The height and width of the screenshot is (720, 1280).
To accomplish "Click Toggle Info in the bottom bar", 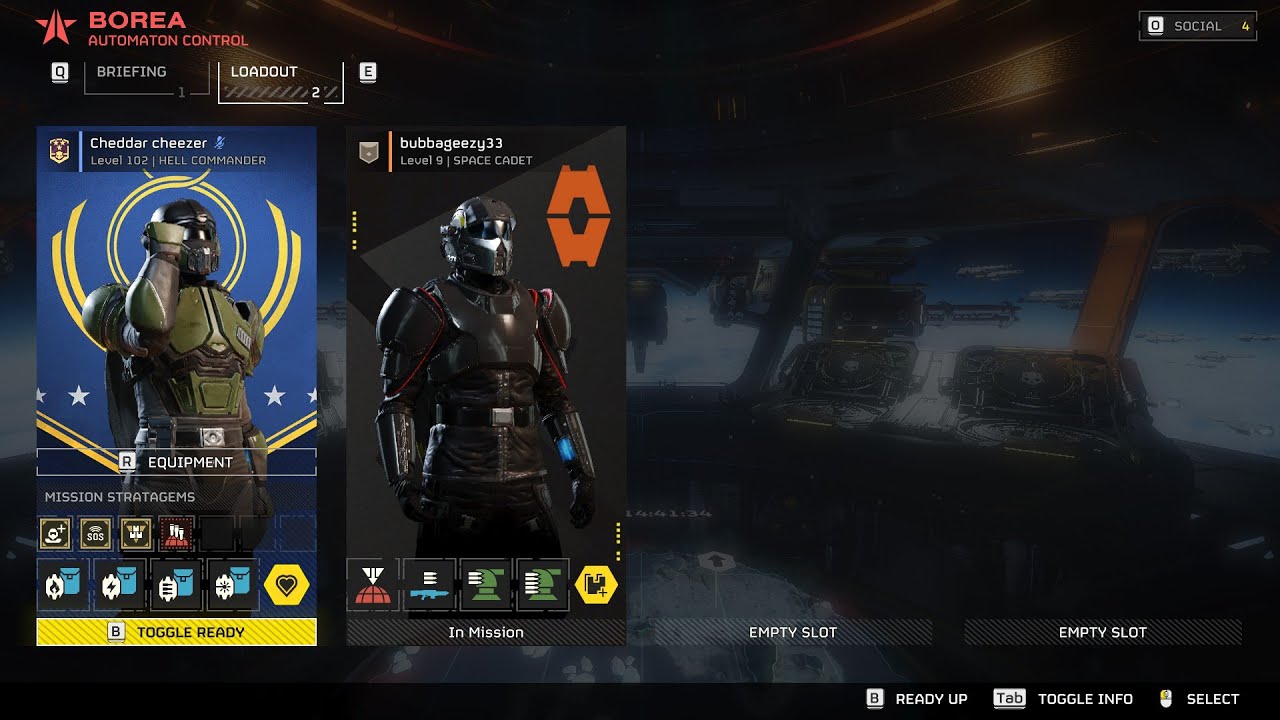I will pyautogui.click(x=1064, y=699).
